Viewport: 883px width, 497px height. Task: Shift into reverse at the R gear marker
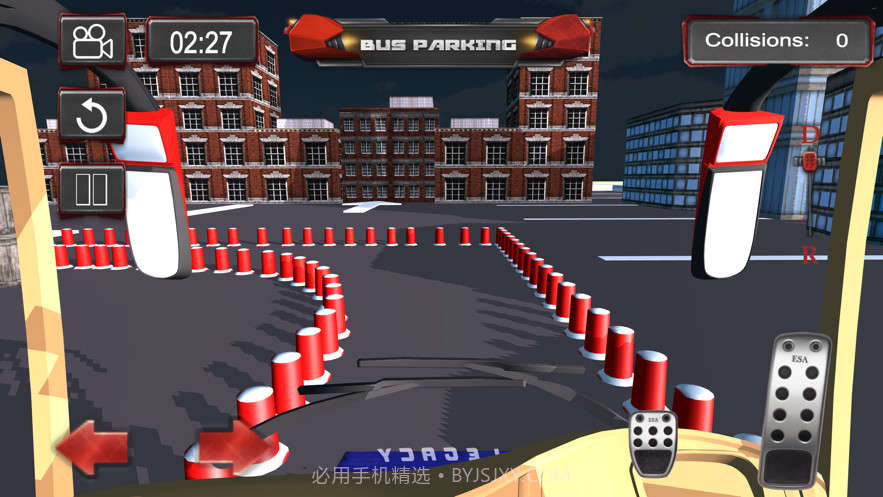[x=809, y=255]
